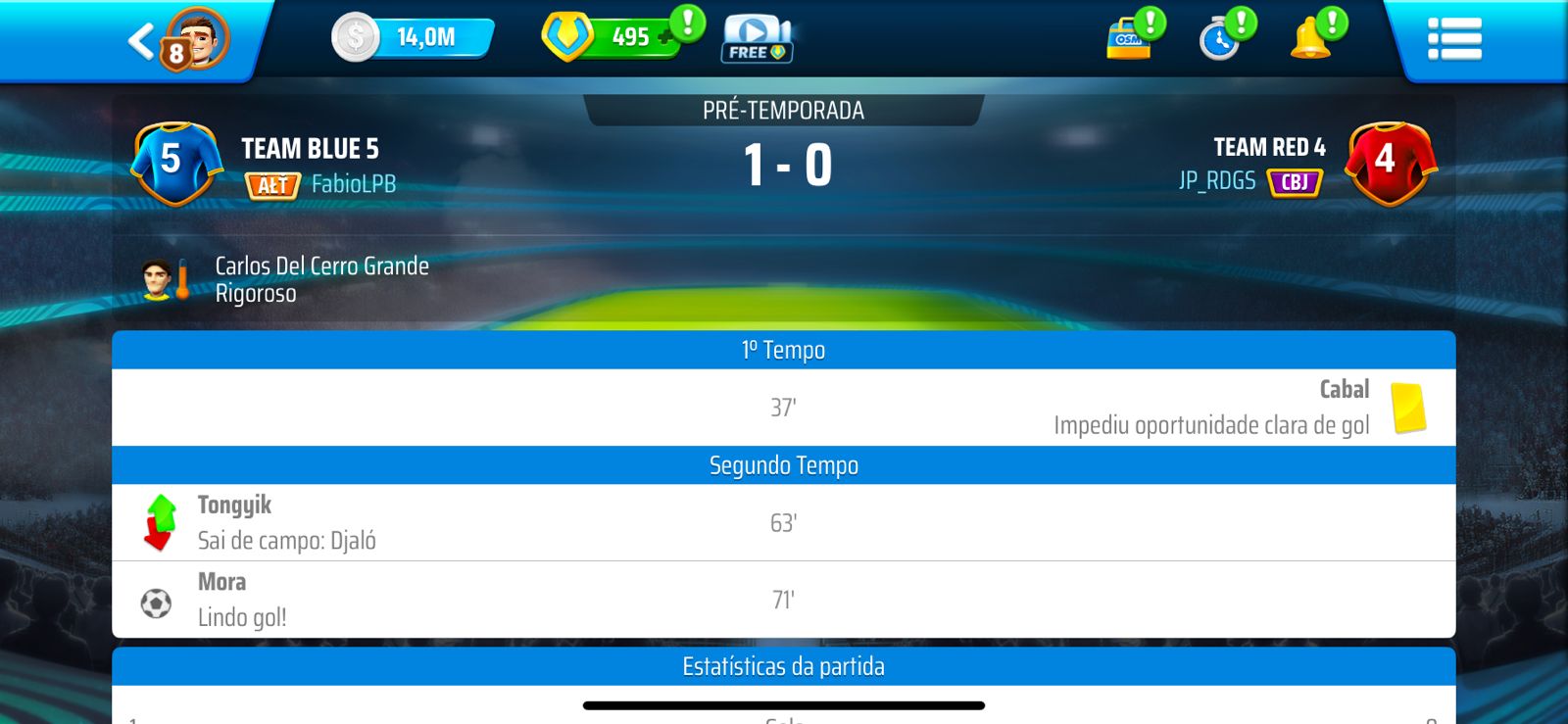View the Team Red 4 jersey
The width and height of the screenshot is (1568, 724).
(x=1389, y=162)
